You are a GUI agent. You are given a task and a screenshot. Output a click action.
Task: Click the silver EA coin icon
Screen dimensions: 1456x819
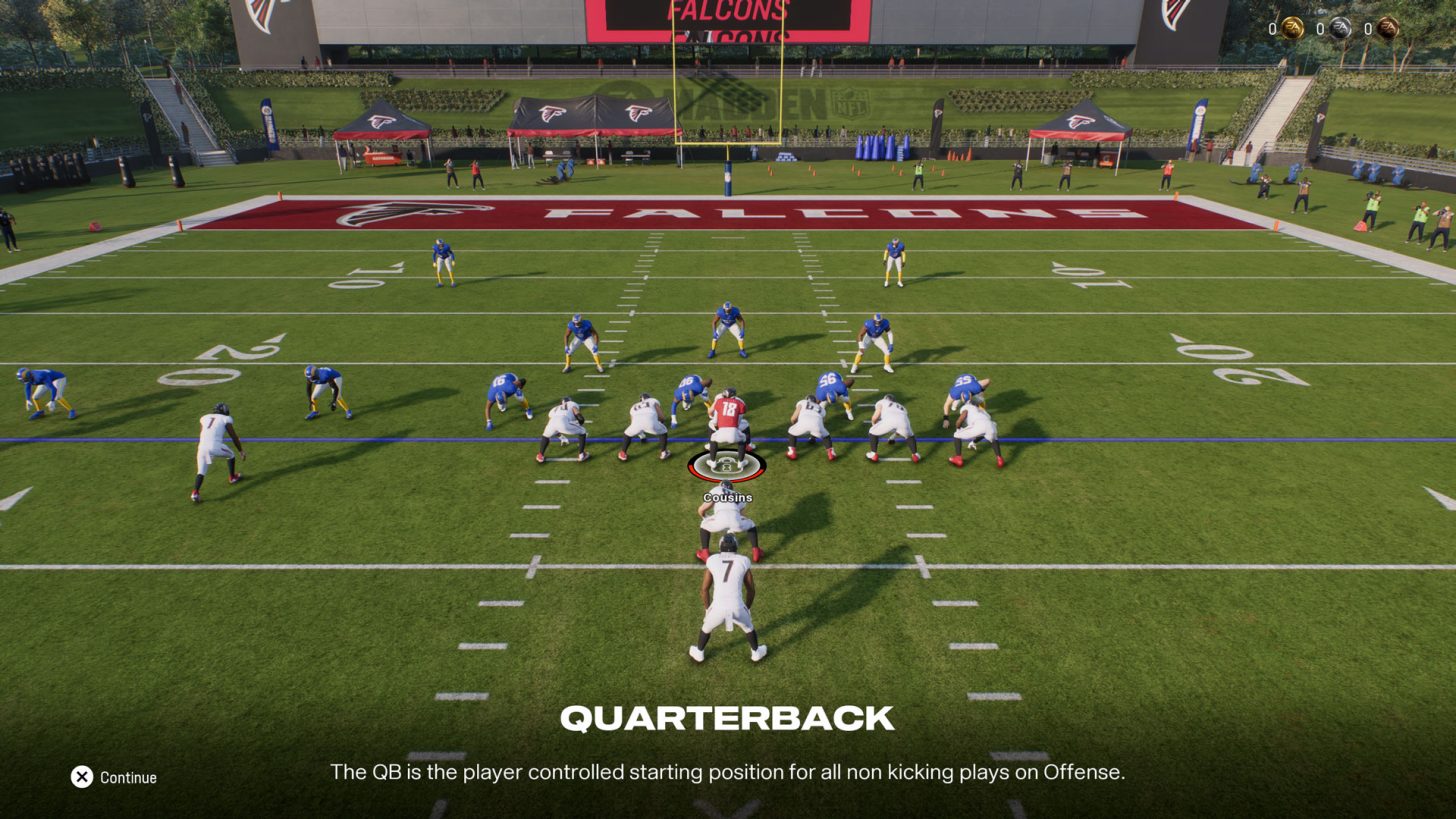(1339, 28)
